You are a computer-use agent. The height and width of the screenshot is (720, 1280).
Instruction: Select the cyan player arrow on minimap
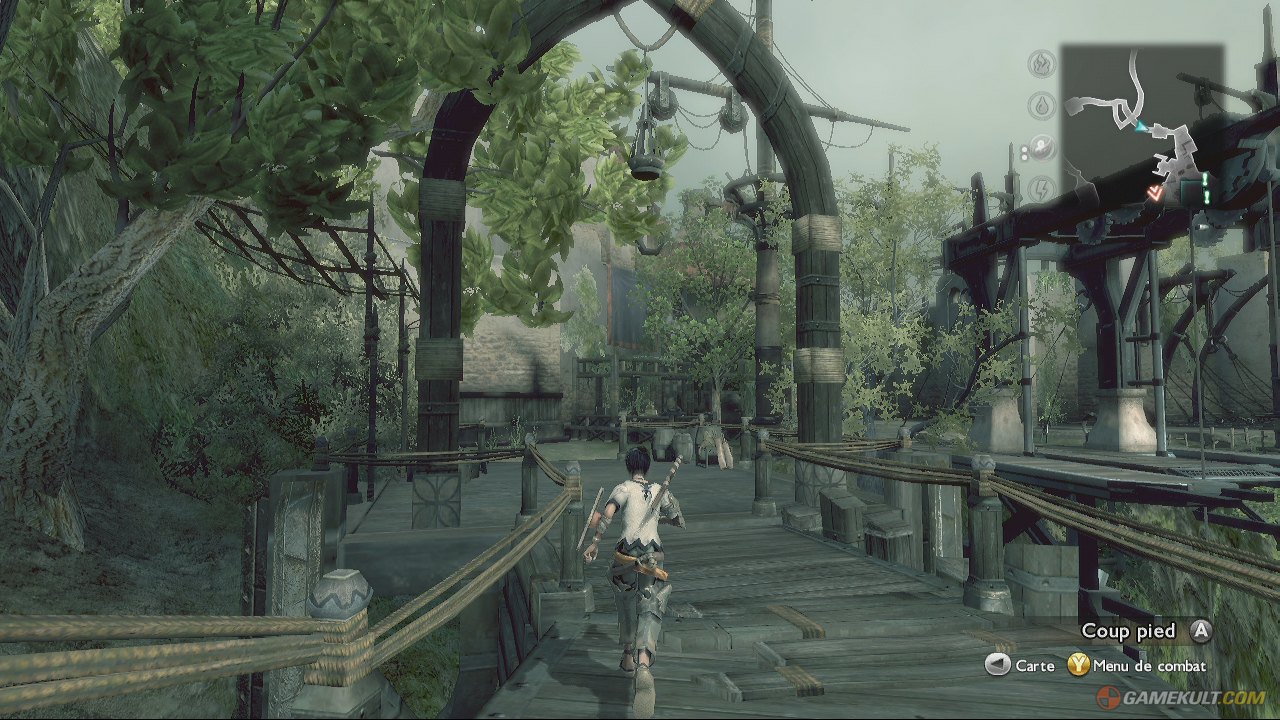click(x=1140, y=126)
